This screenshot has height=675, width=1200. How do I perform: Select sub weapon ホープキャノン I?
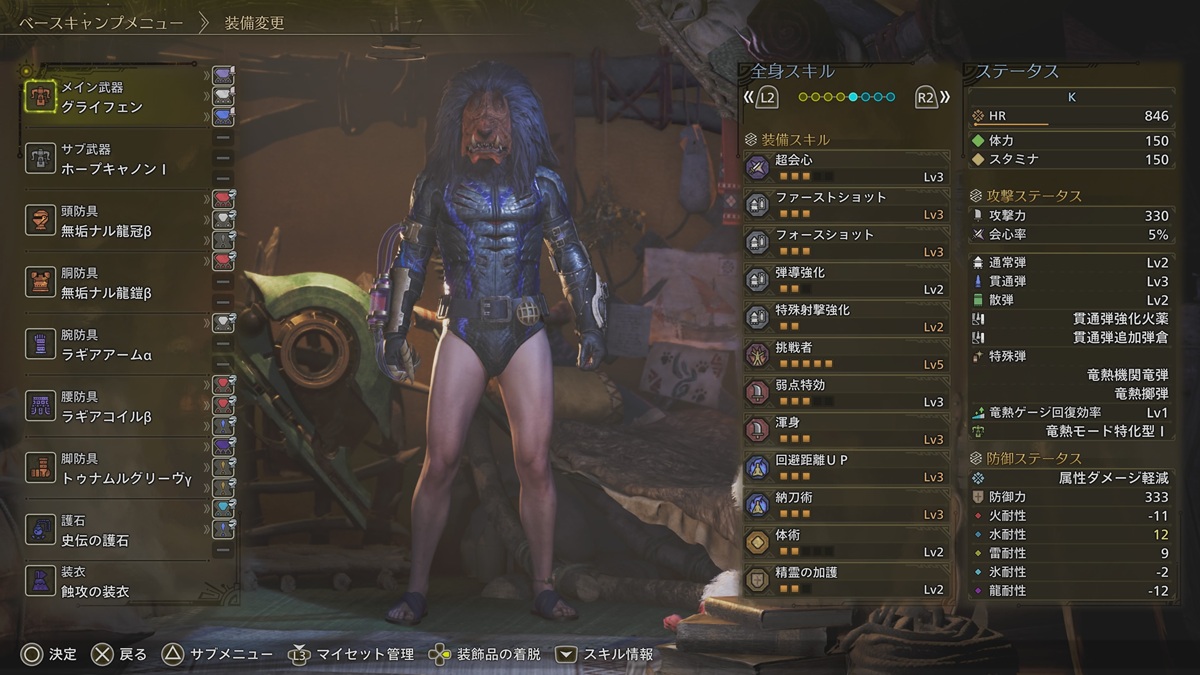pos(115,159)
